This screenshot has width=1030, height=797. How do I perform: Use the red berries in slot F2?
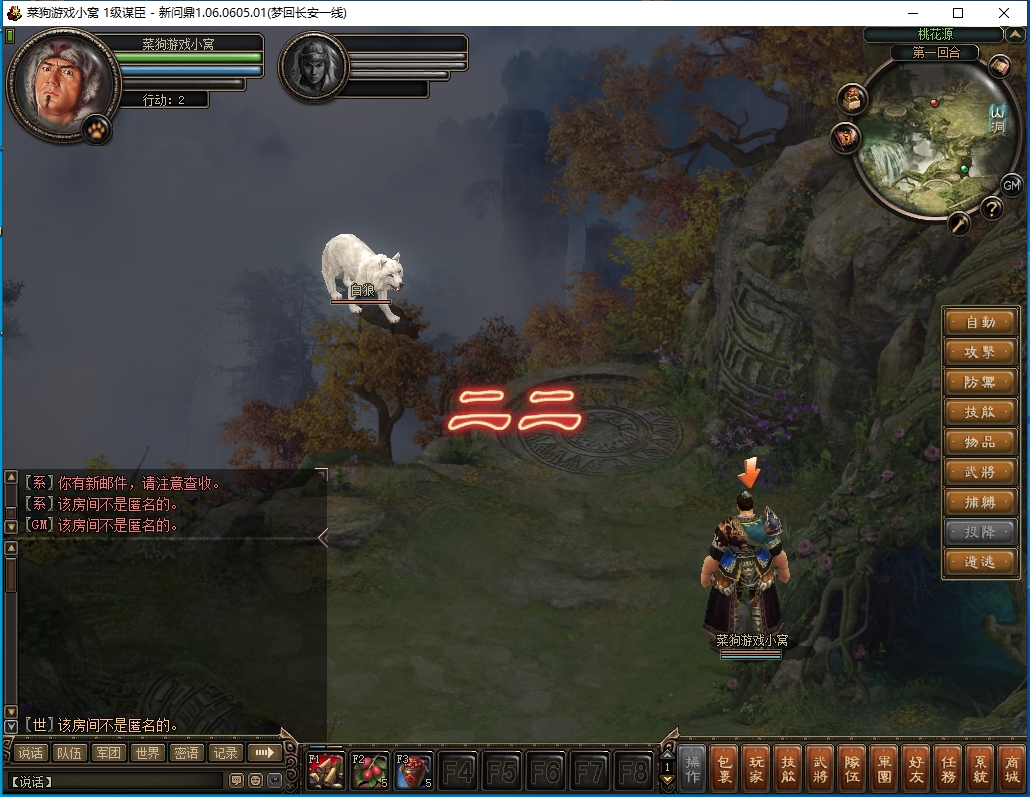370,770
